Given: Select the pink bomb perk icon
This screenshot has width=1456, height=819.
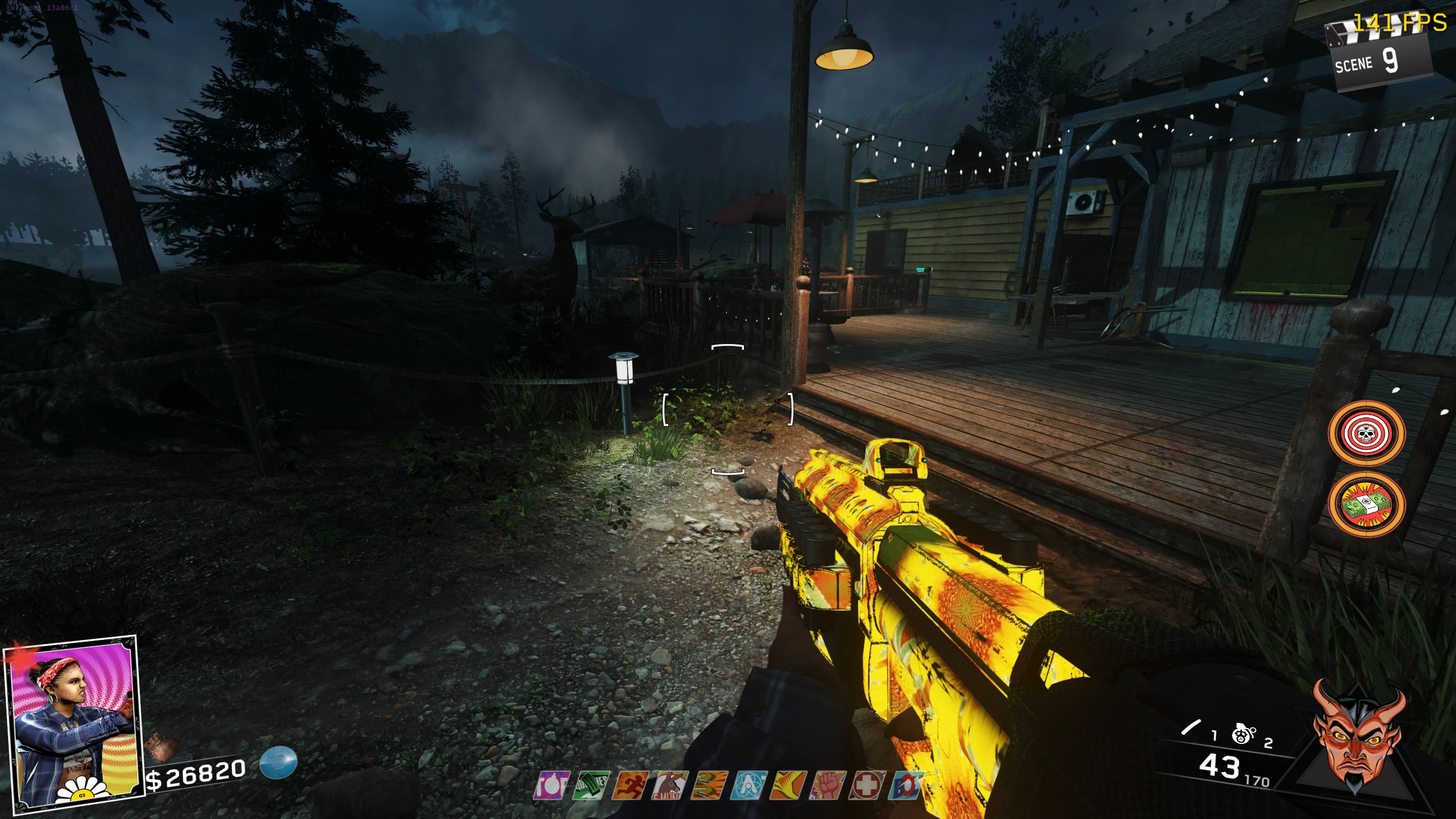Looking at the screenshot, I should [551, 786].
